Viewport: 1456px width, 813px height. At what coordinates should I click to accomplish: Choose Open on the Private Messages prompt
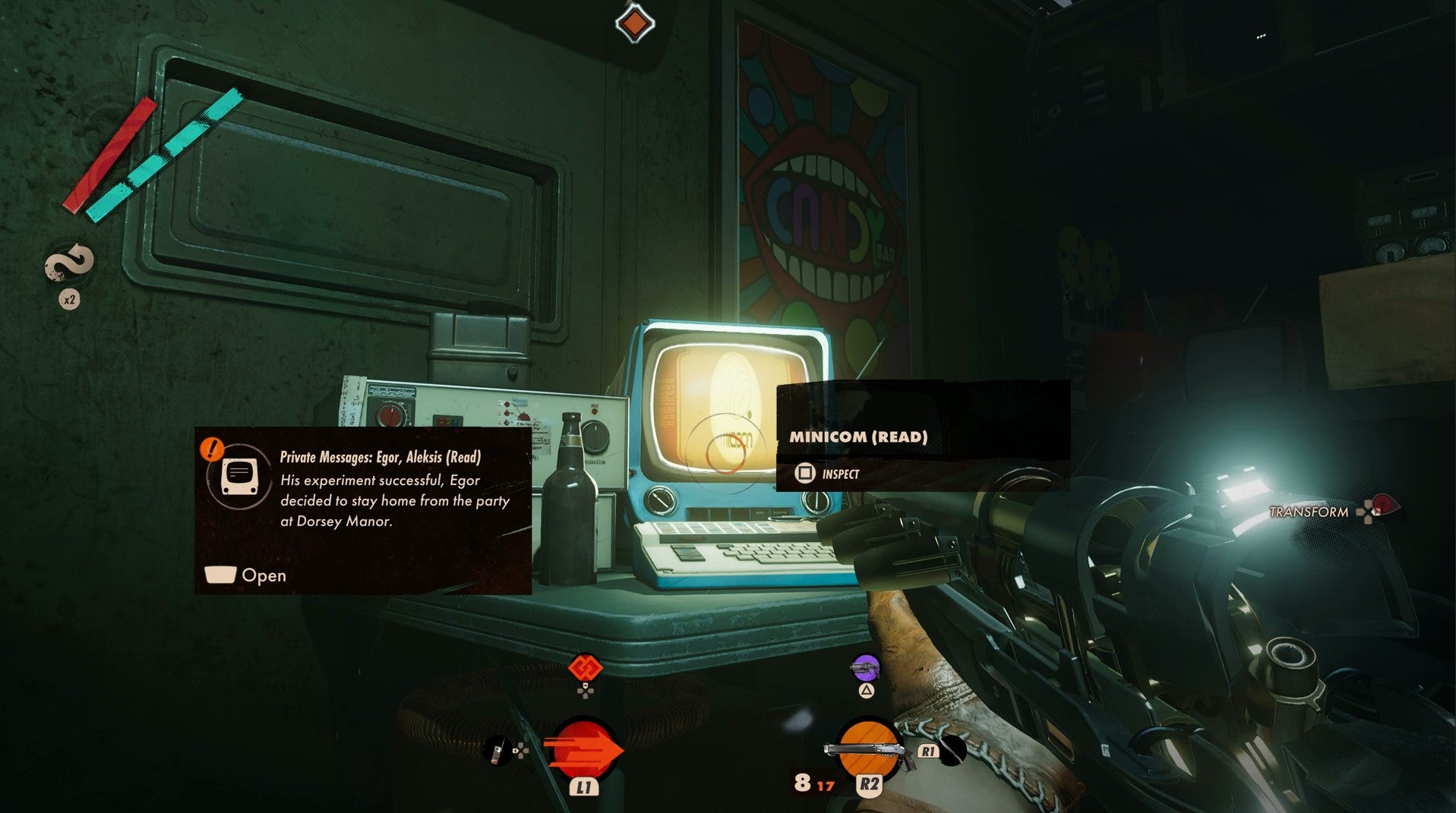pyautogui.click(x=262, y=575)
